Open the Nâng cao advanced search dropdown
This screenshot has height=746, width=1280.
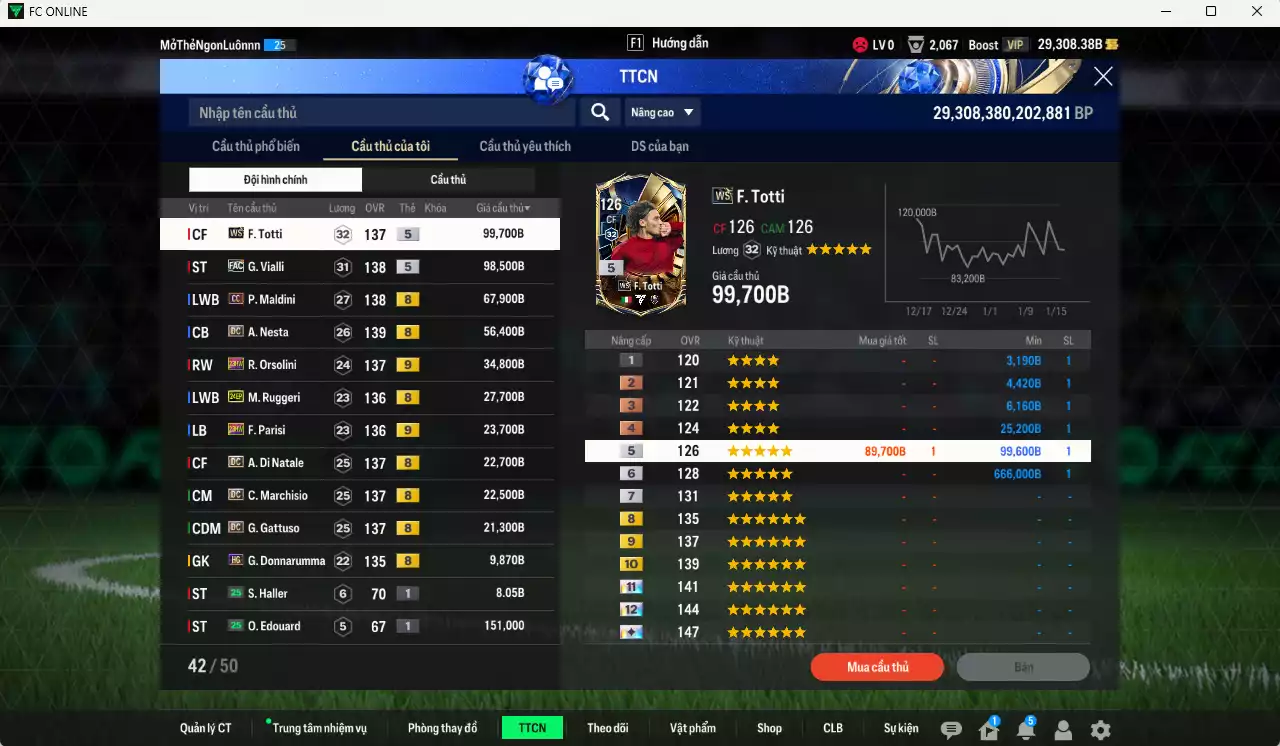pyautogui.click(x=662, y=112)
